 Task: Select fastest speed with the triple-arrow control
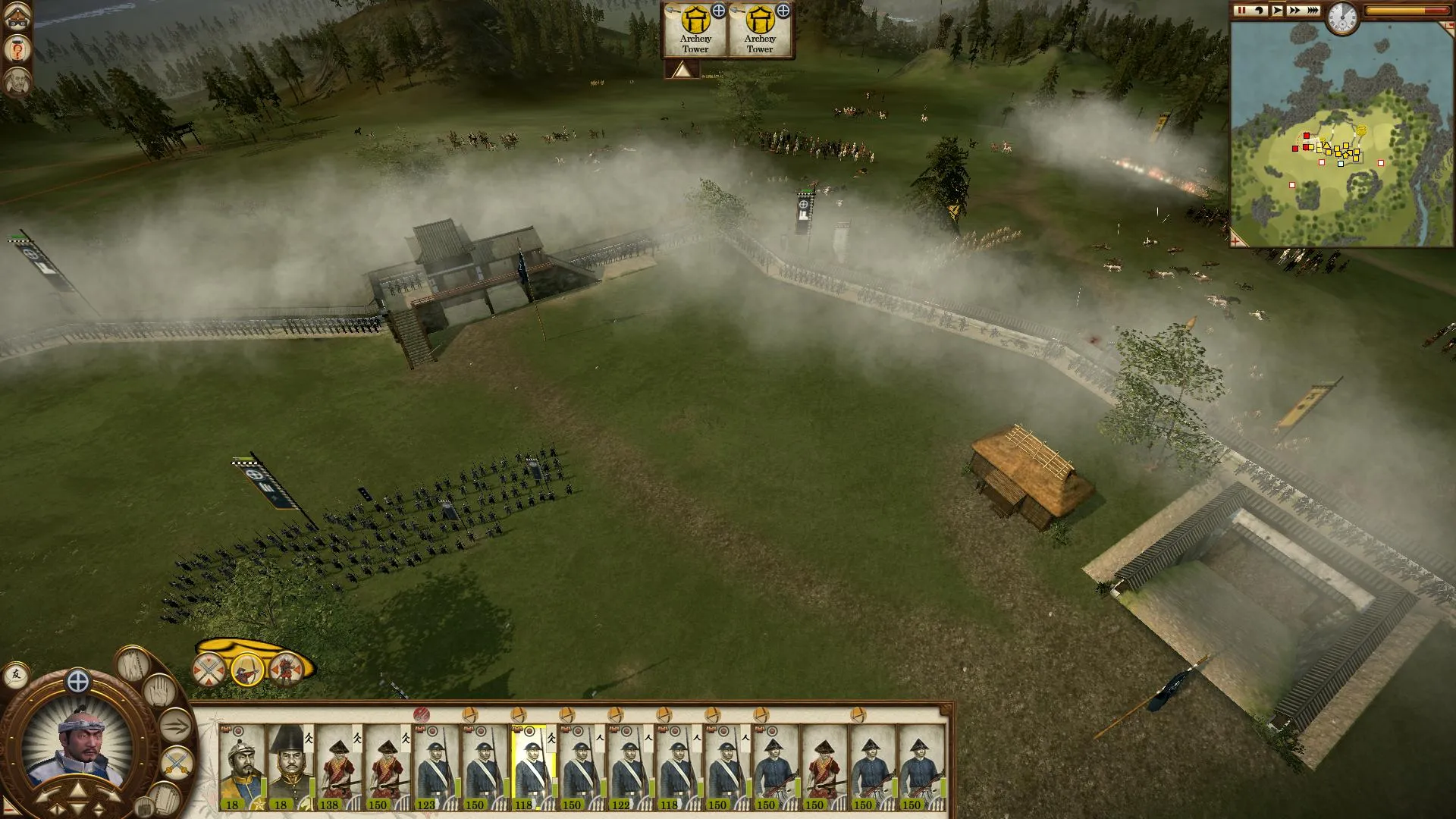click(1312, 11)
